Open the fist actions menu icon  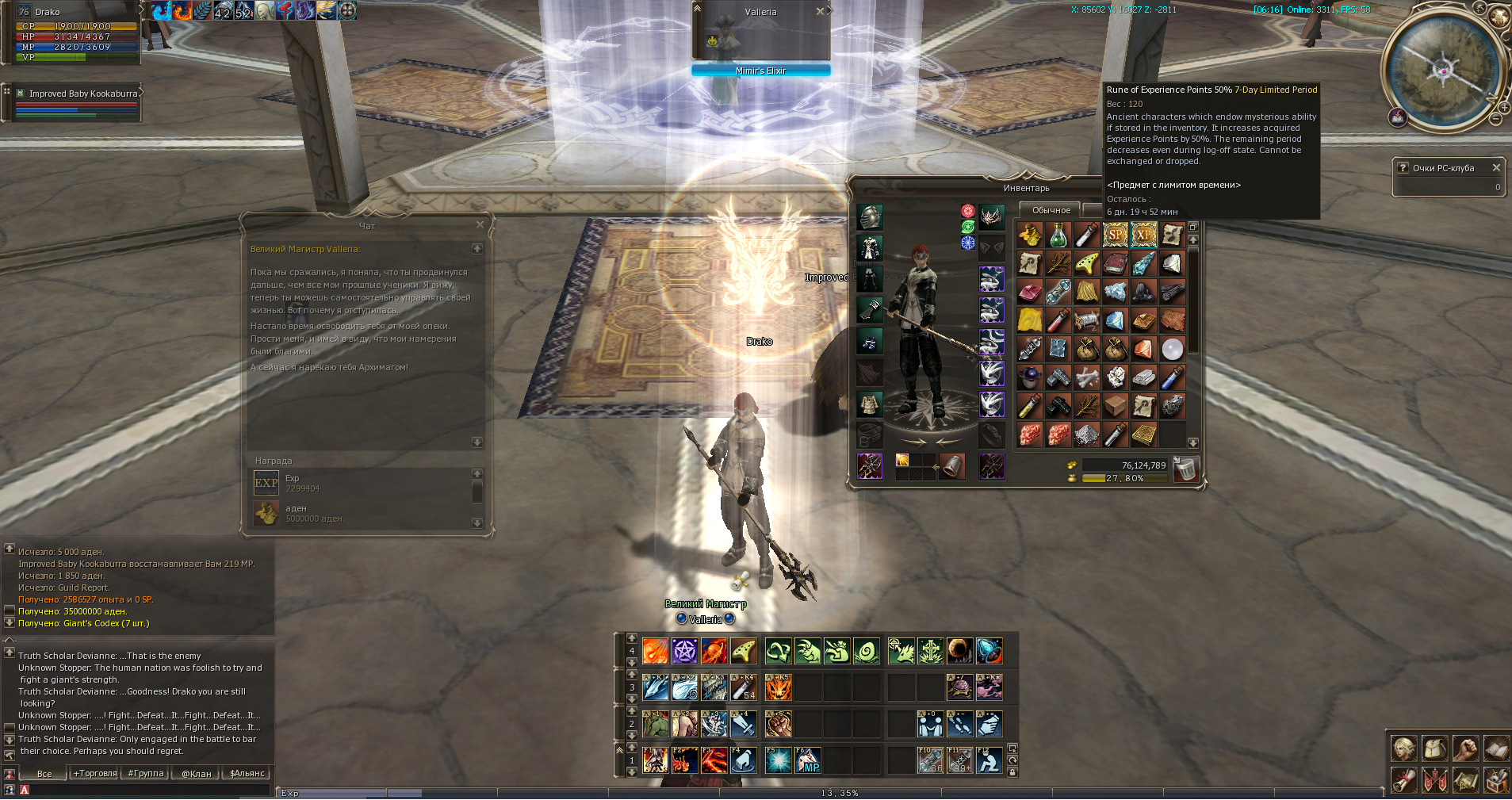click(1465, 748)
